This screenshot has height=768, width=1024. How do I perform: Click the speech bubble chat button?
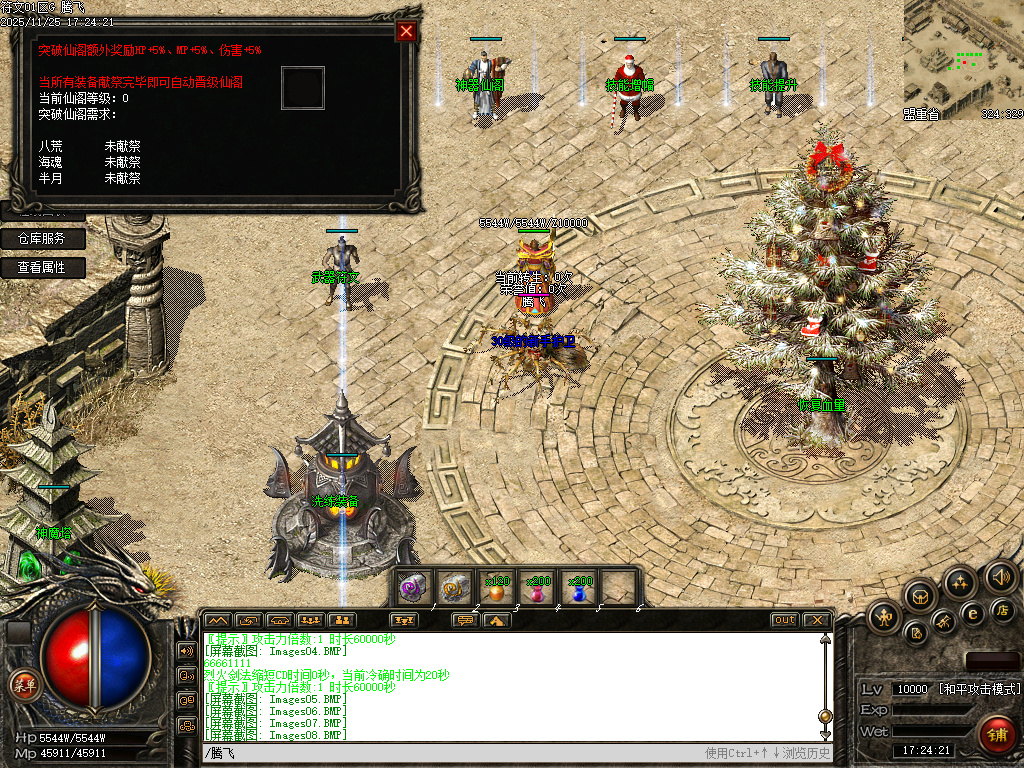[x=464, y=620]
